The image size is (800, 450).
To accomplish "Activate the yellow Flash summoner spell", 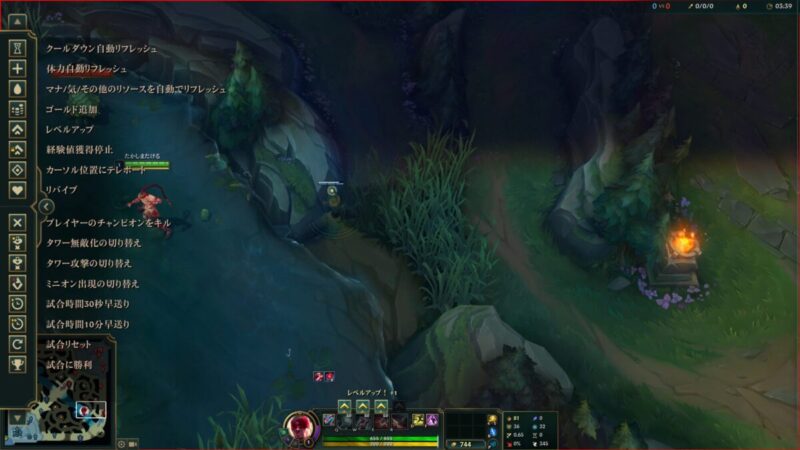I will 418,420.
